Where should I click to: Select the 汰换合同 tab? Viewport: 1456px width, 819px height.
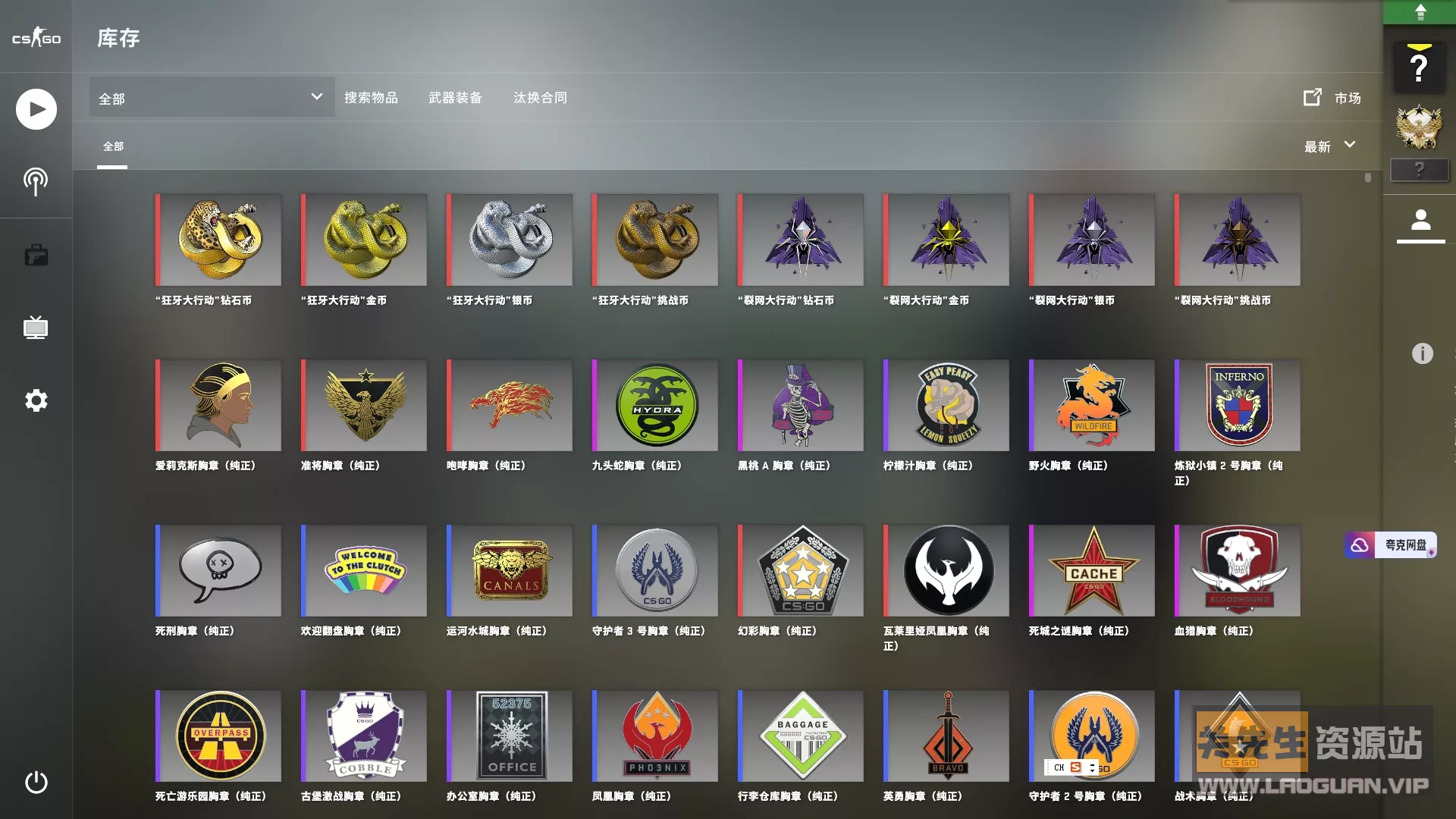540,97
